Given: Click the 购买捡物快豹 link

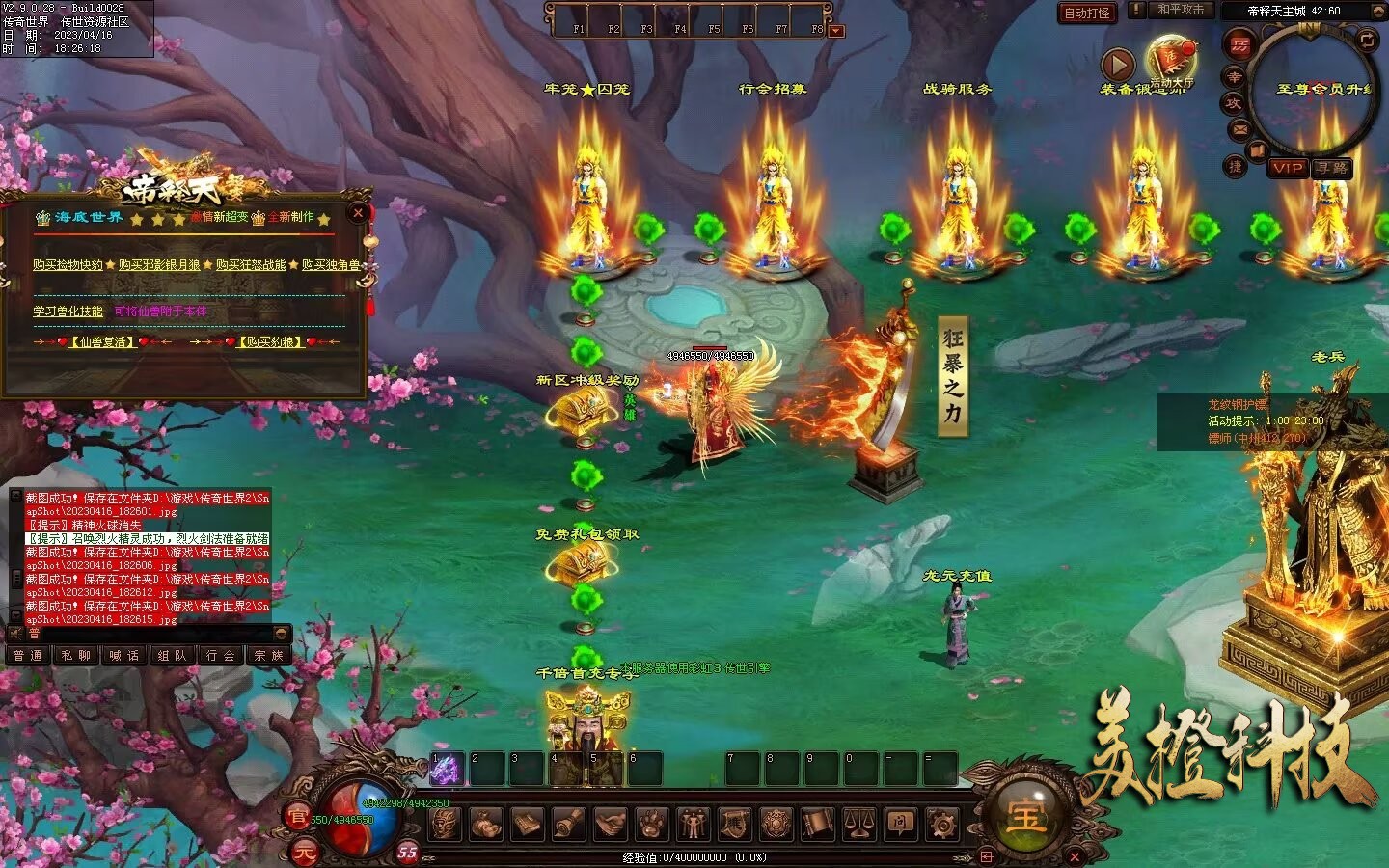Looking at the screenshot, I should [x=68, y=264].
